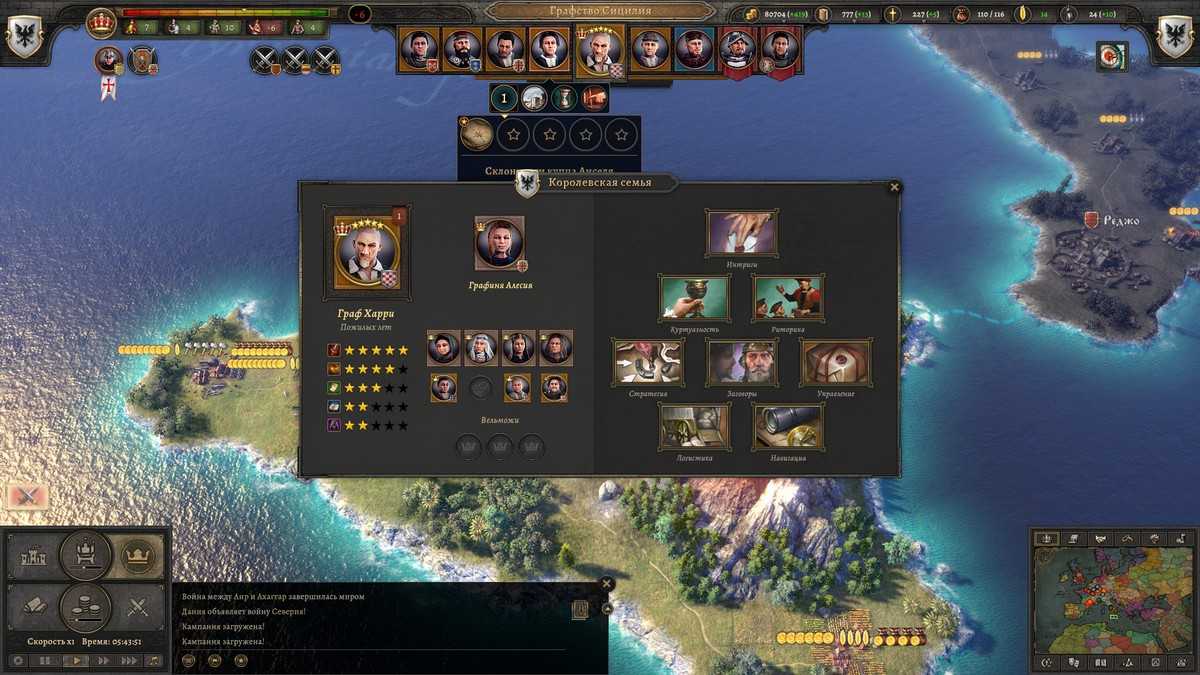Select the Управление skill tile

[x=835, y=362]
